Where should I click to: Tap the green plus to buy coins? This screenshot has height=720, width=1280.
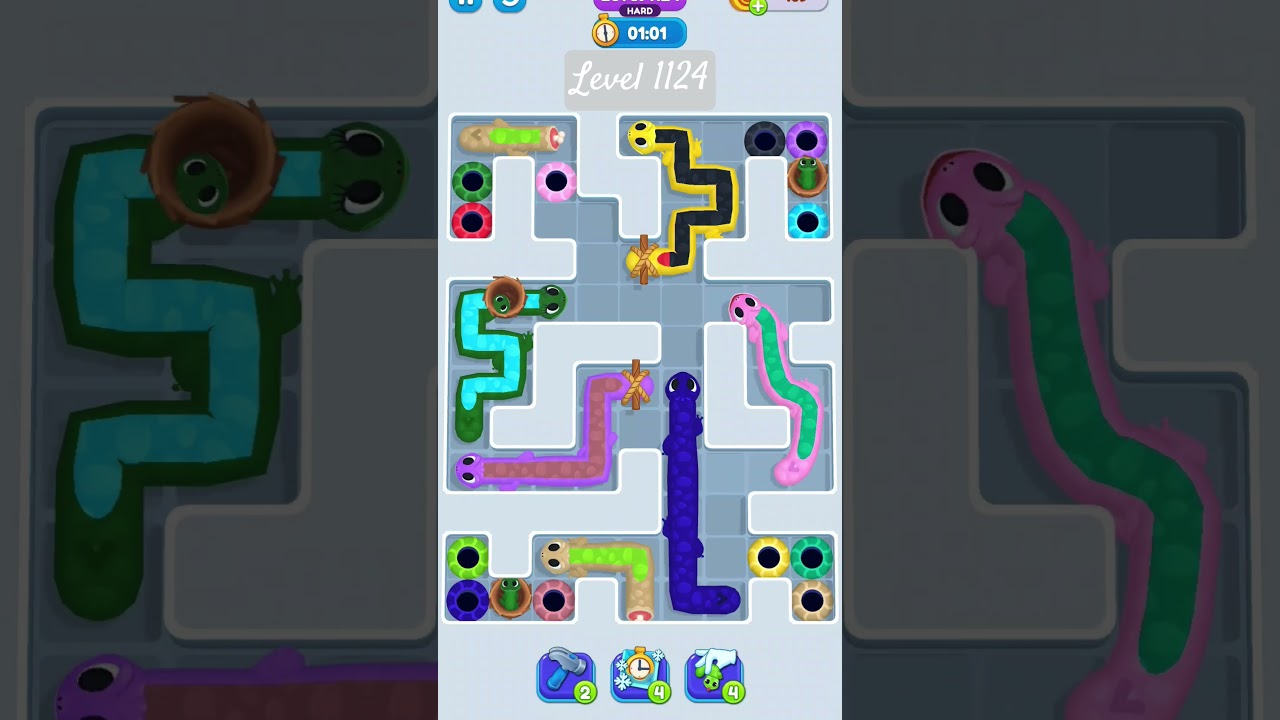(x=757, y=7)
